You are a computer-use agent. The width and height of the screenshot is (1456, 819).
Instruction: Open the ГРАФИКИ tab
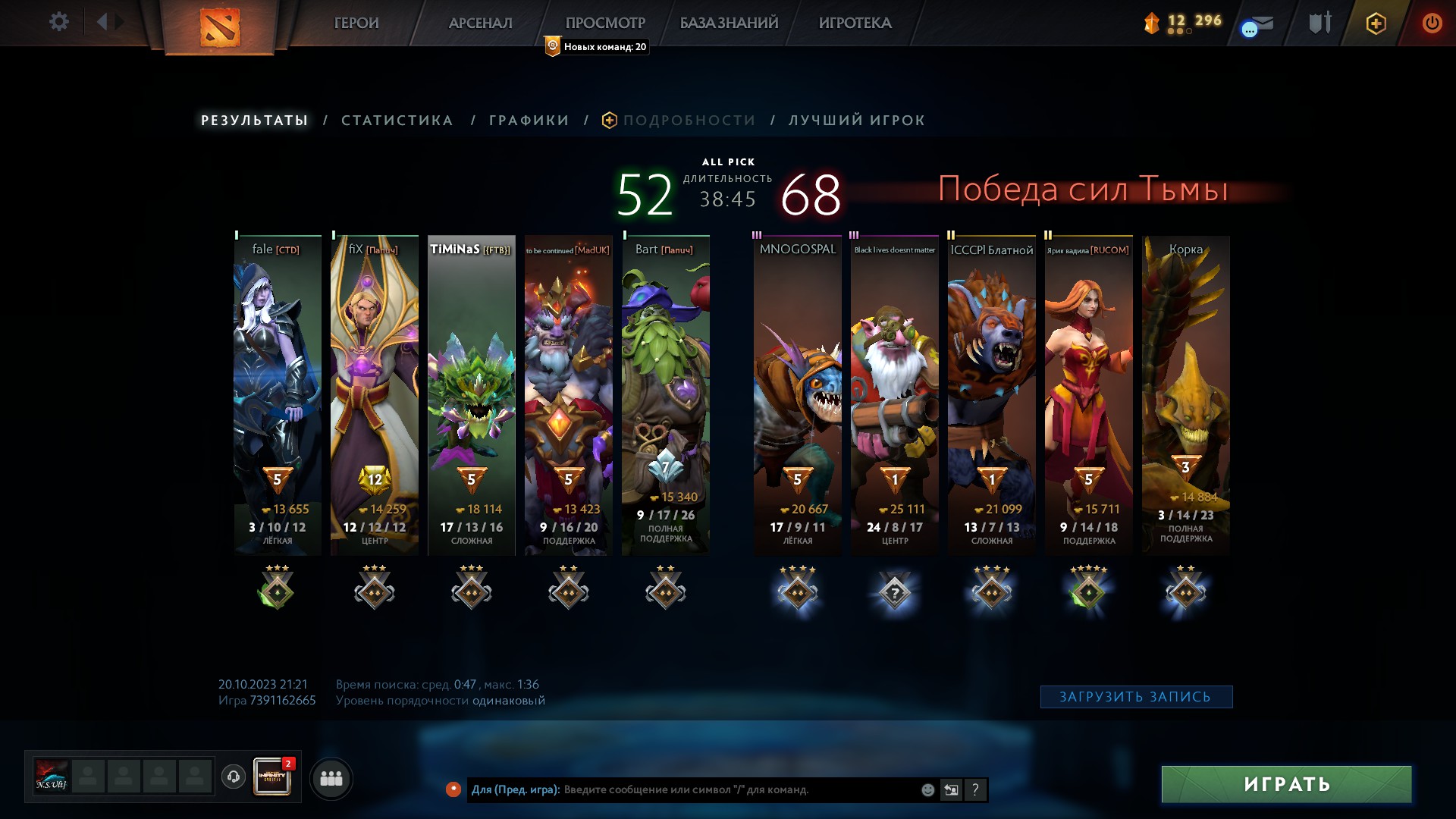coord(529,120)
